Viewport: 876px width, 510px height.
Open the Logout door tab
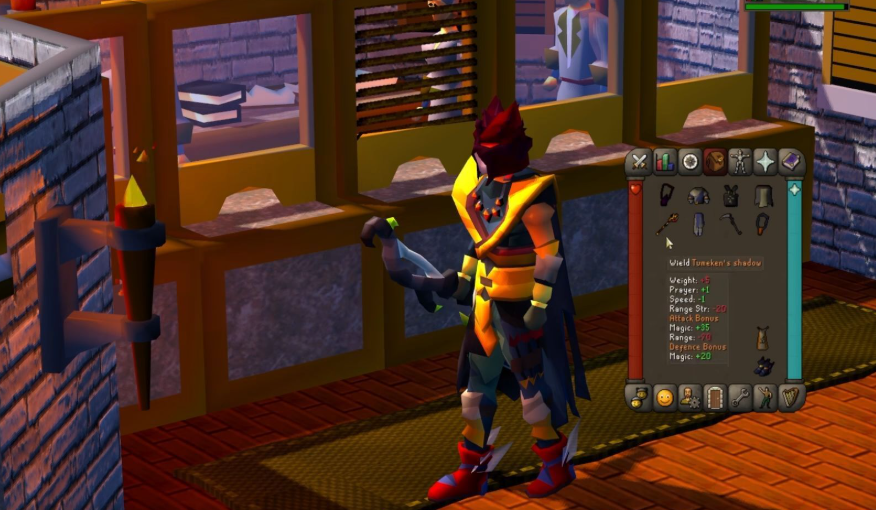715,397
